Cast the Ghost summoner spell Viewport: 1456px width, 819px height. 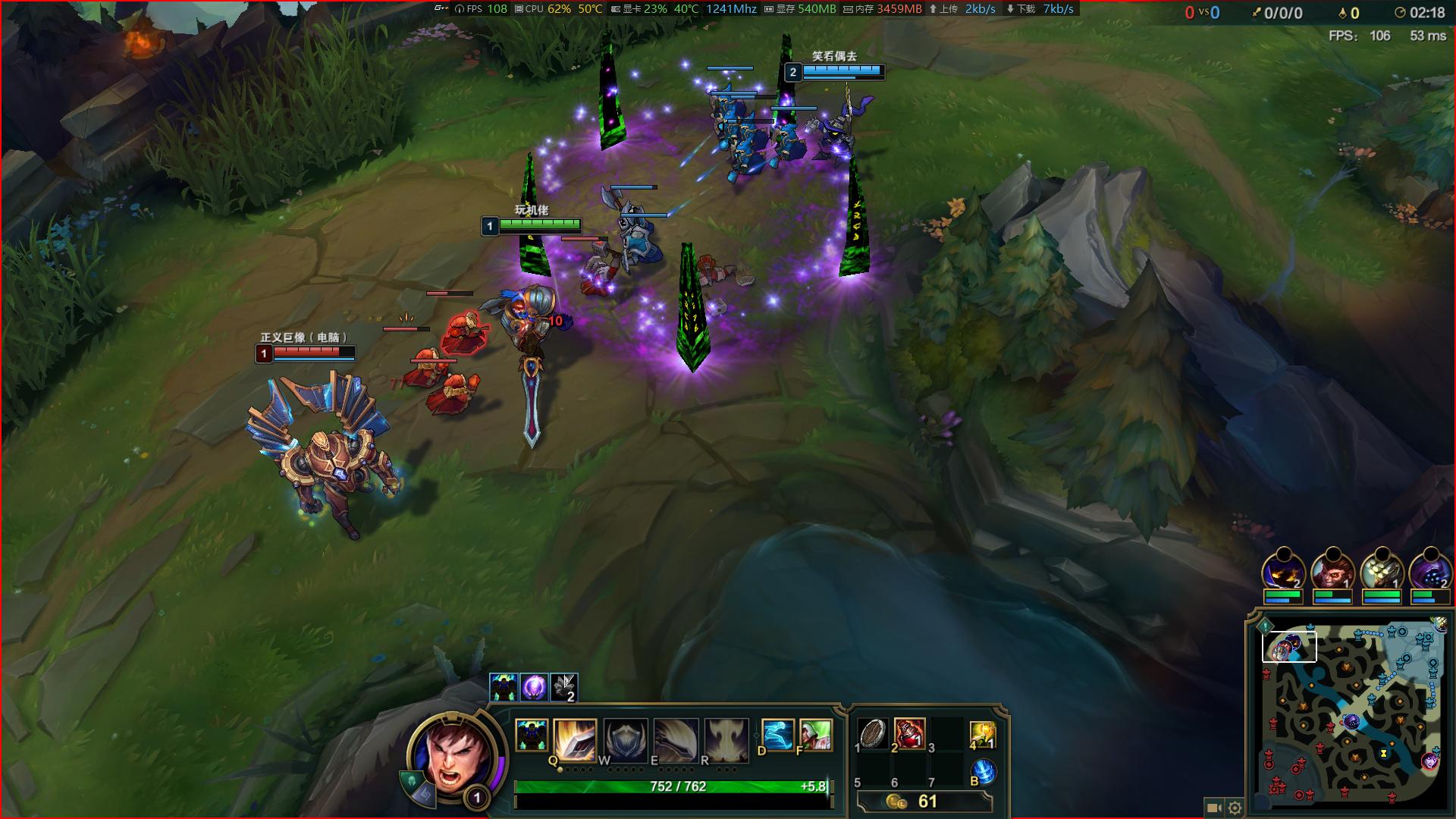click(777, 735)
